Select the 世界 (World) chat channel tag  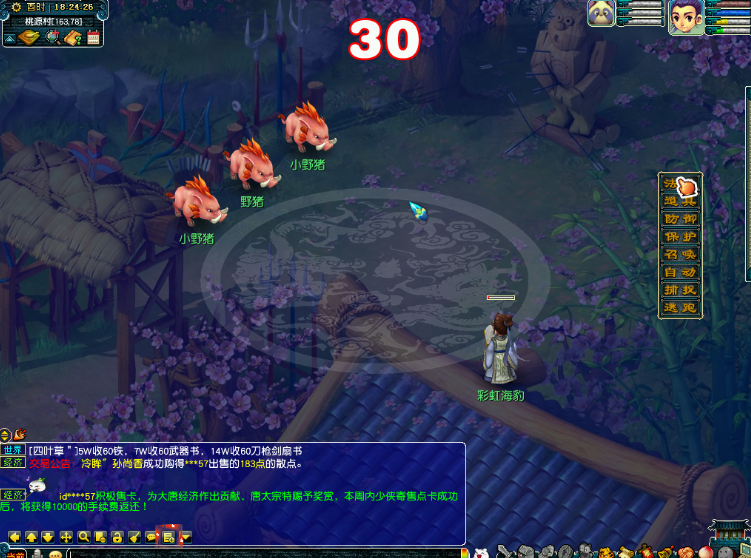click(13, 450)
